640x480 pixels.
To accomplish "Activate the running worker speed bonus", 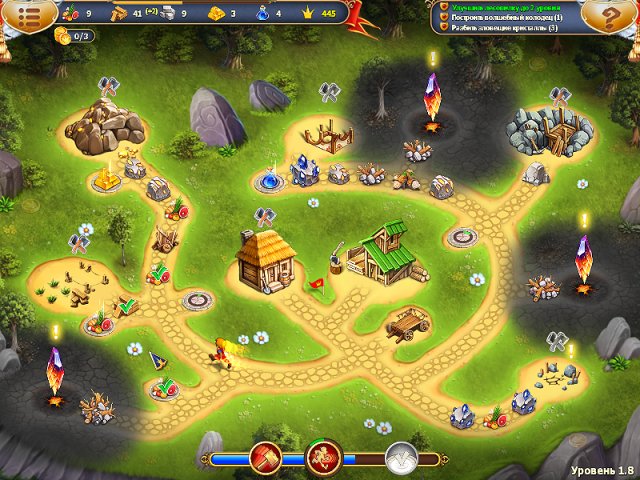I will [325, 459].
